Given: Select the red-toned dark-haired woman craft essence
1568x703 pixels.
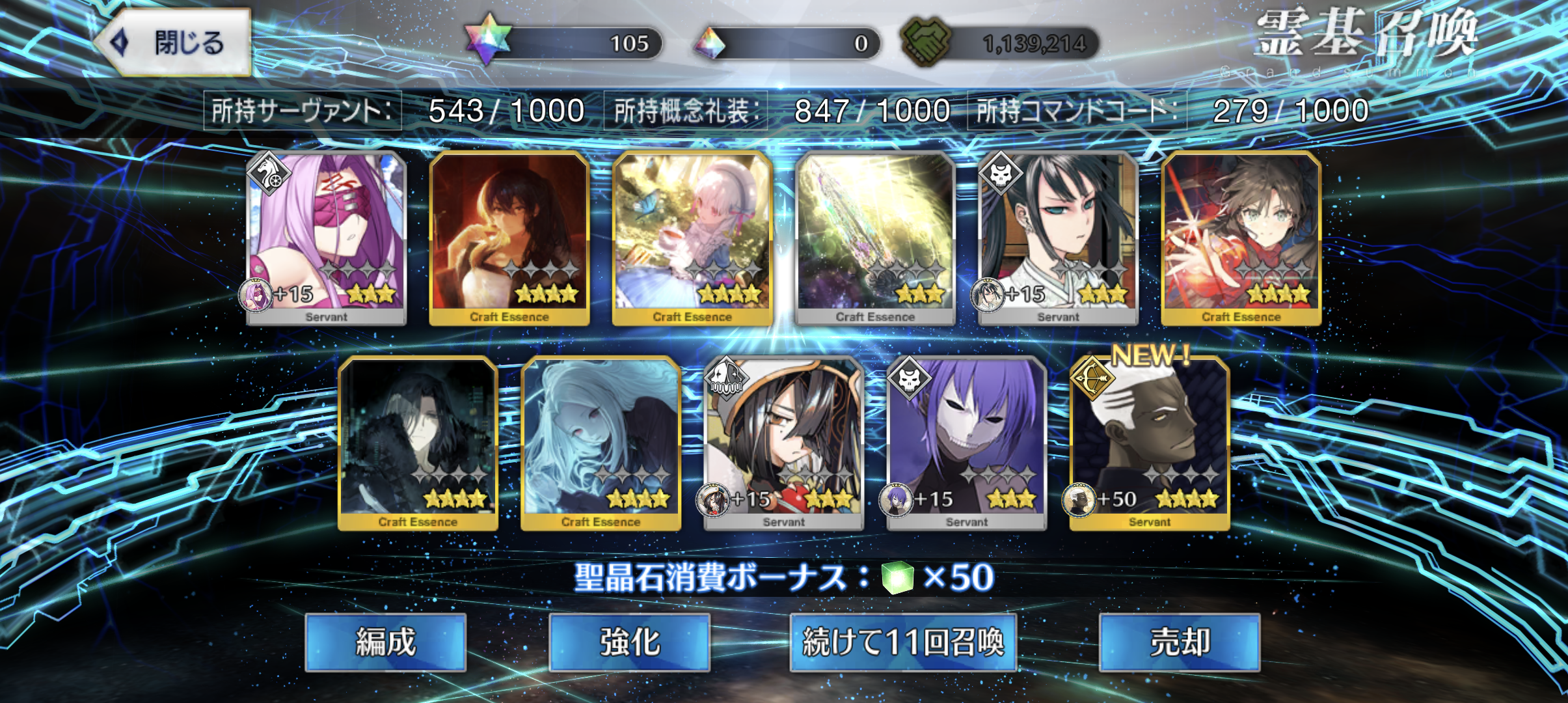Looking at the screenshot, I should click(x=509, y=238).
